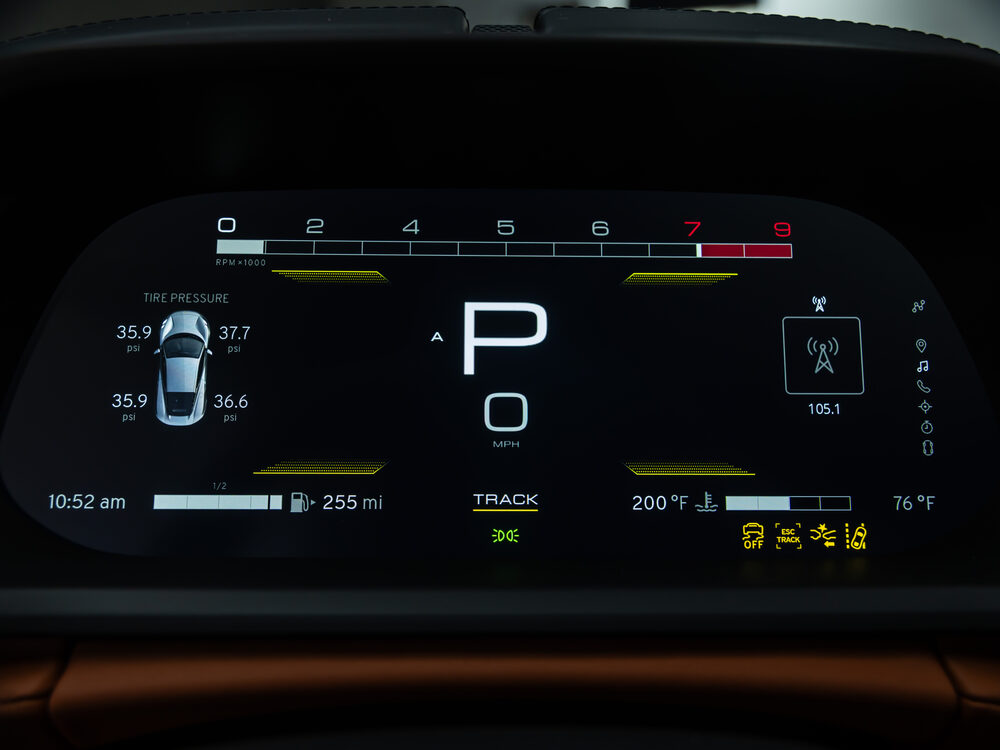Screen dimensions: 1000x750
Task: Click the ESC TRACK indicator icon
Action: [788, 536]
